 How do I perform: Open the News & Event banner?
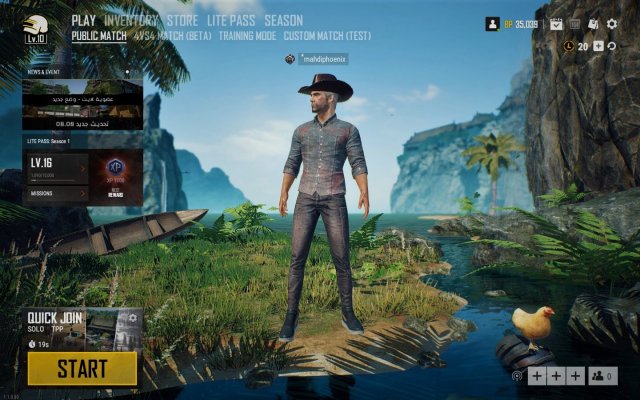pyautogui.click(x=82, y=100)
